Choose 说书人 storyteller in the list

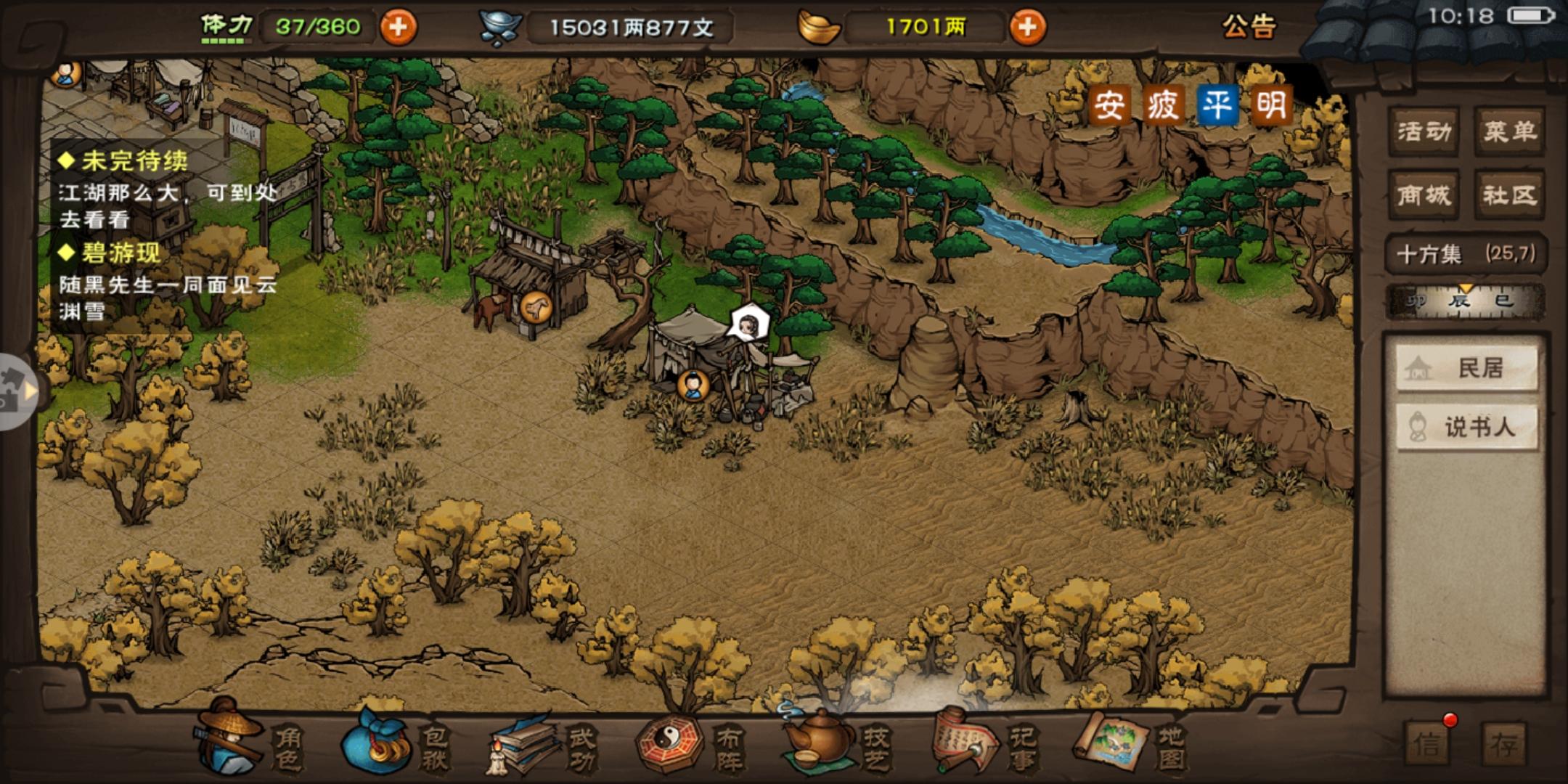pos(1466,427)
